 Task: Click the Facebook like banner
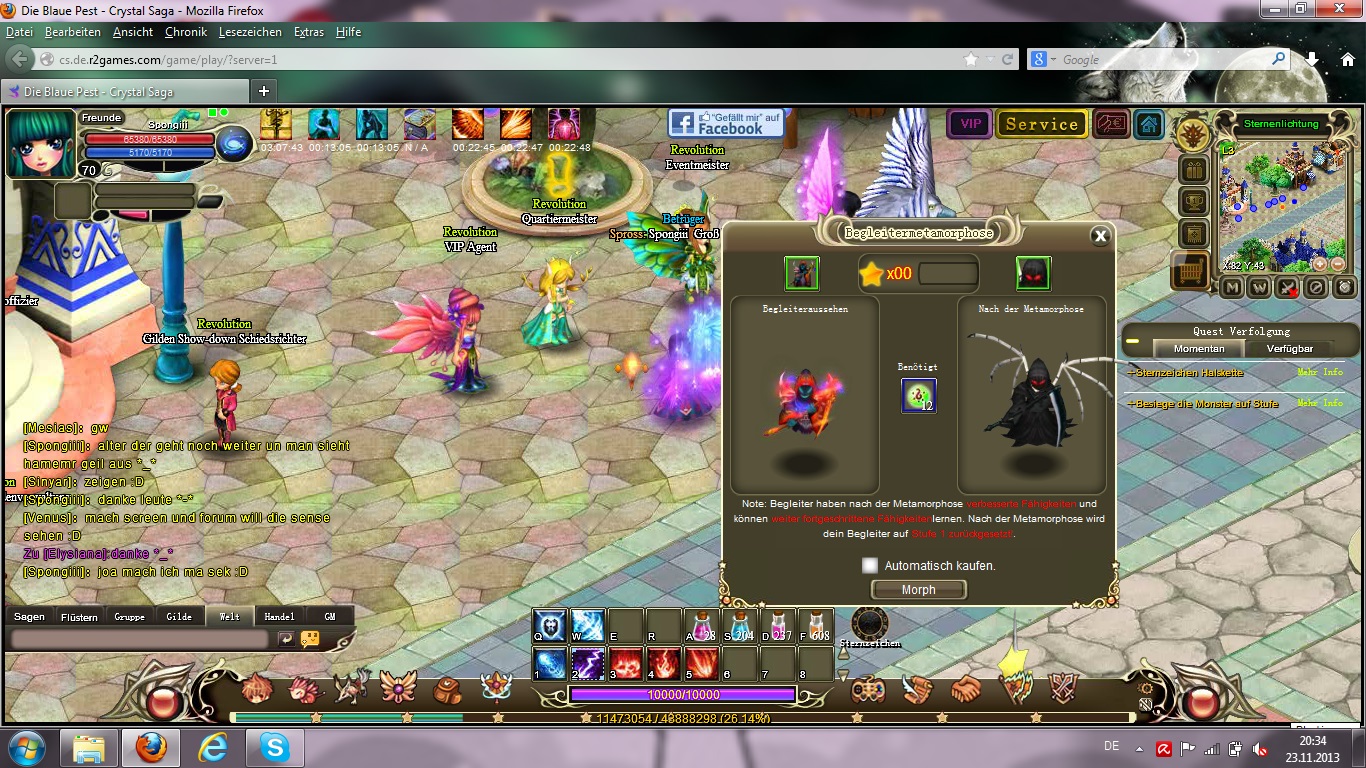coord(726,123)
